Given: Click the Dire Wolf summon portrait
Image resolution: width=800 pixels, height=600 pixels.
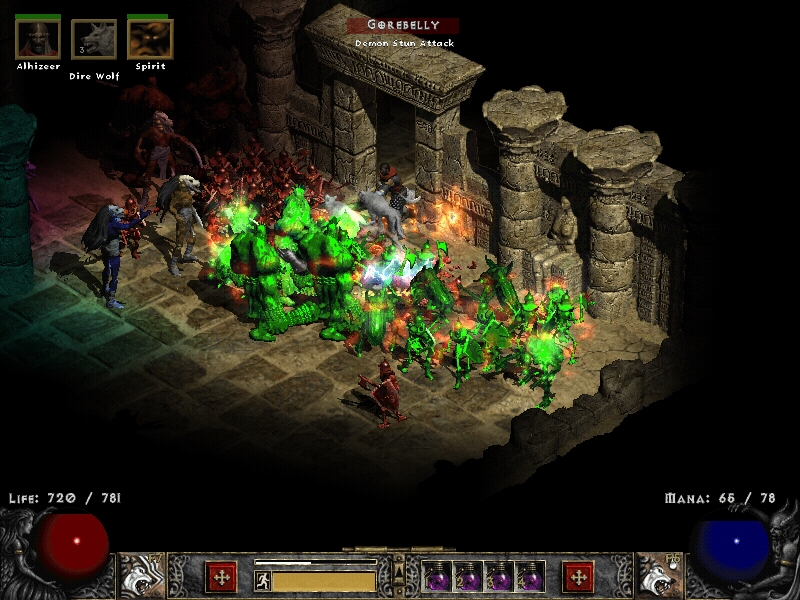Looking at the screenshot, I should (94, 40).
